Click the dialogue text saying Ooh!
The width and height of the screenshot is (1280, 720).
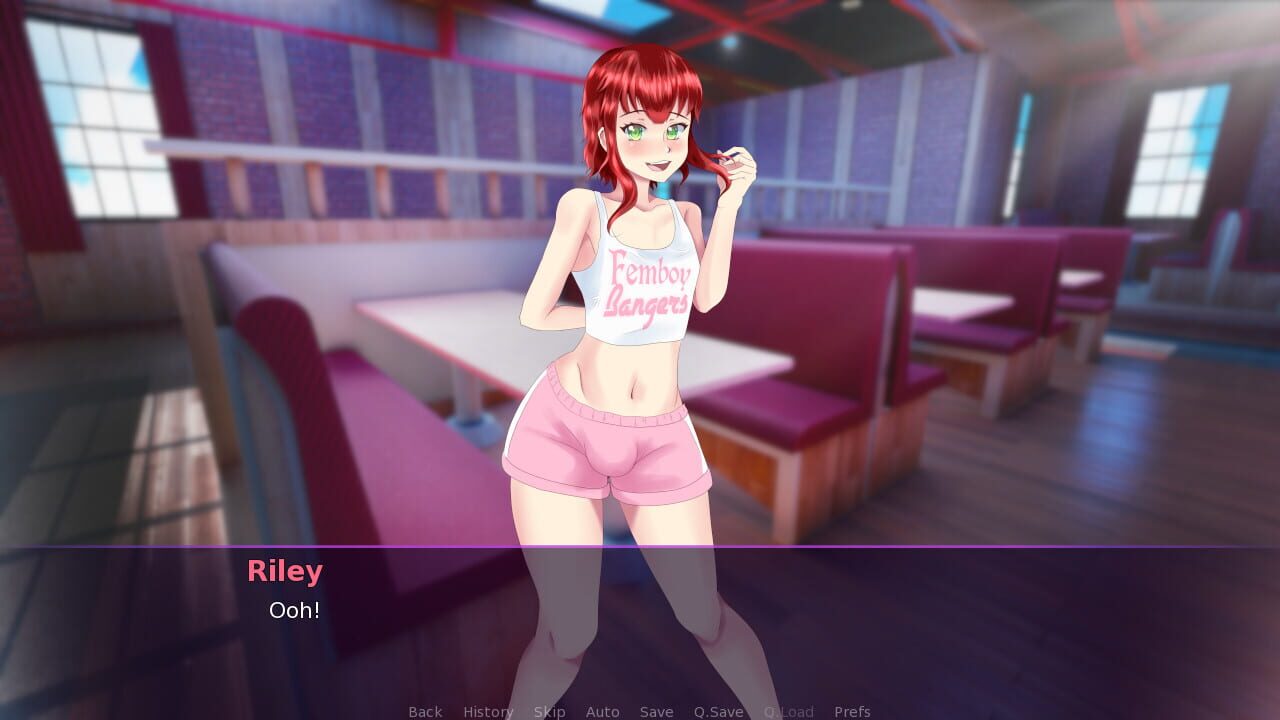[293, 611]
